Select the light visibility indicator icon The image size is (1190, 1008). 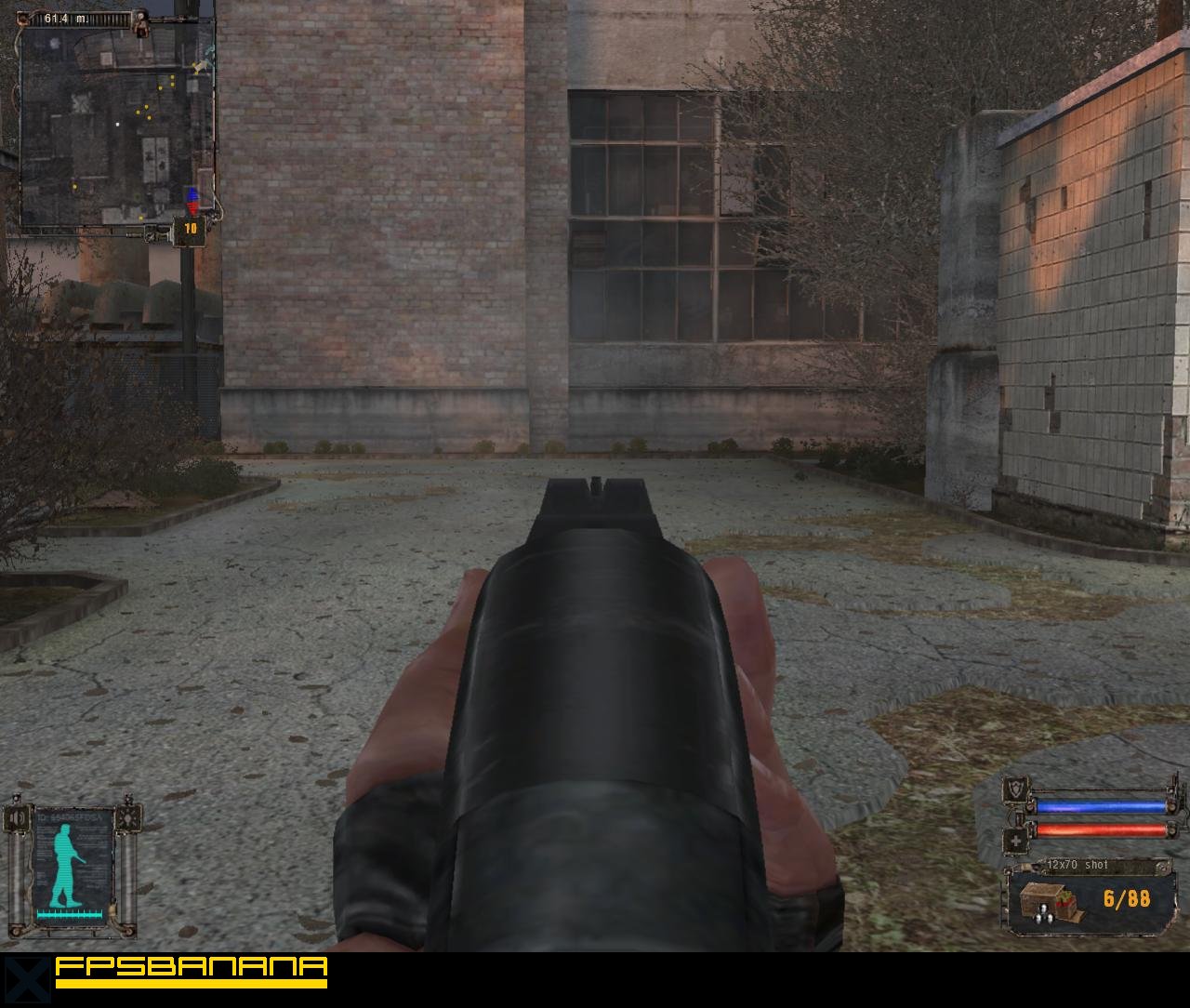pyautogui.click(x=128, y=817)
